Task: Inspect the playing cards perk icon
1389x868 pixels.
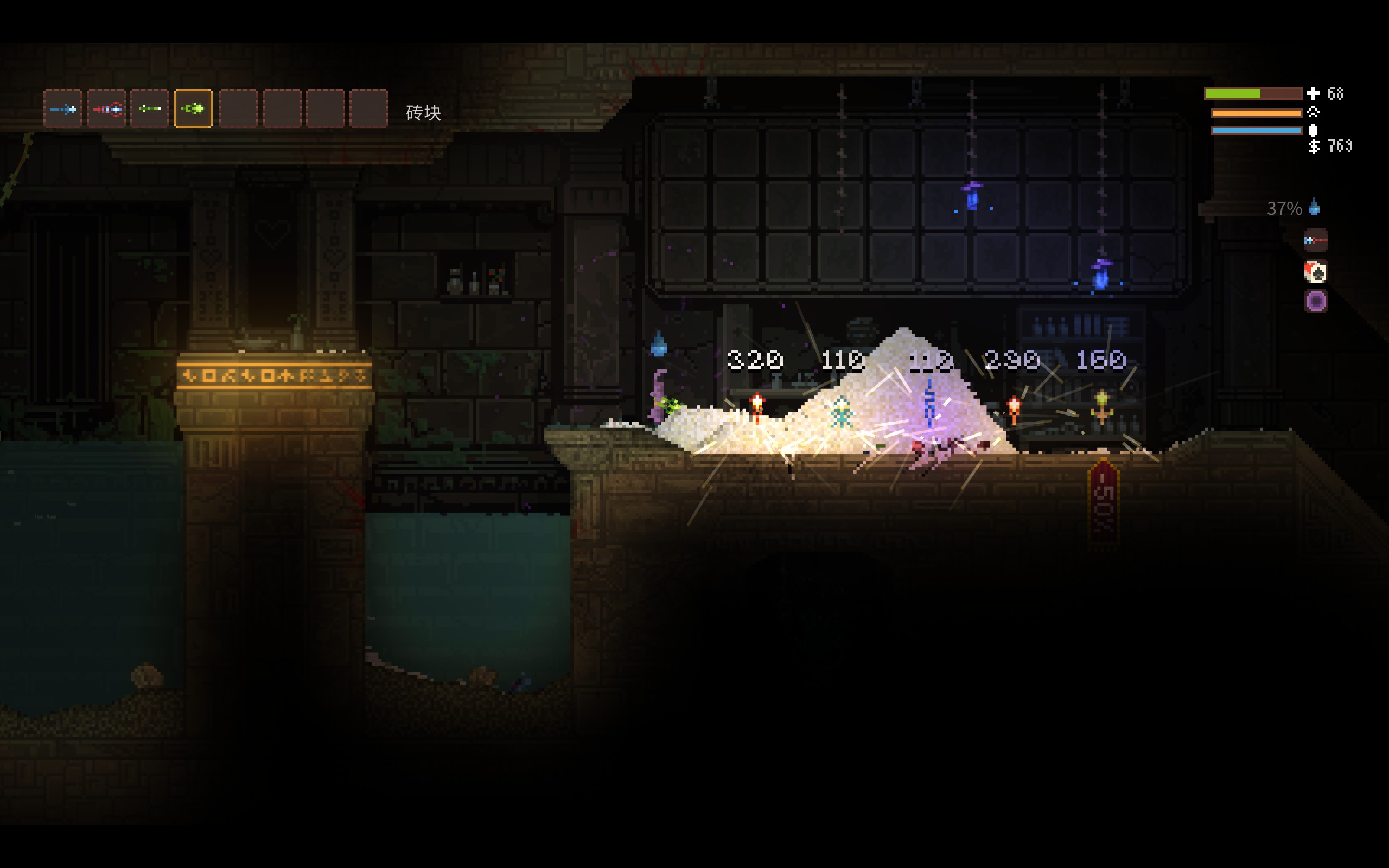Action: click(1316, 272)
